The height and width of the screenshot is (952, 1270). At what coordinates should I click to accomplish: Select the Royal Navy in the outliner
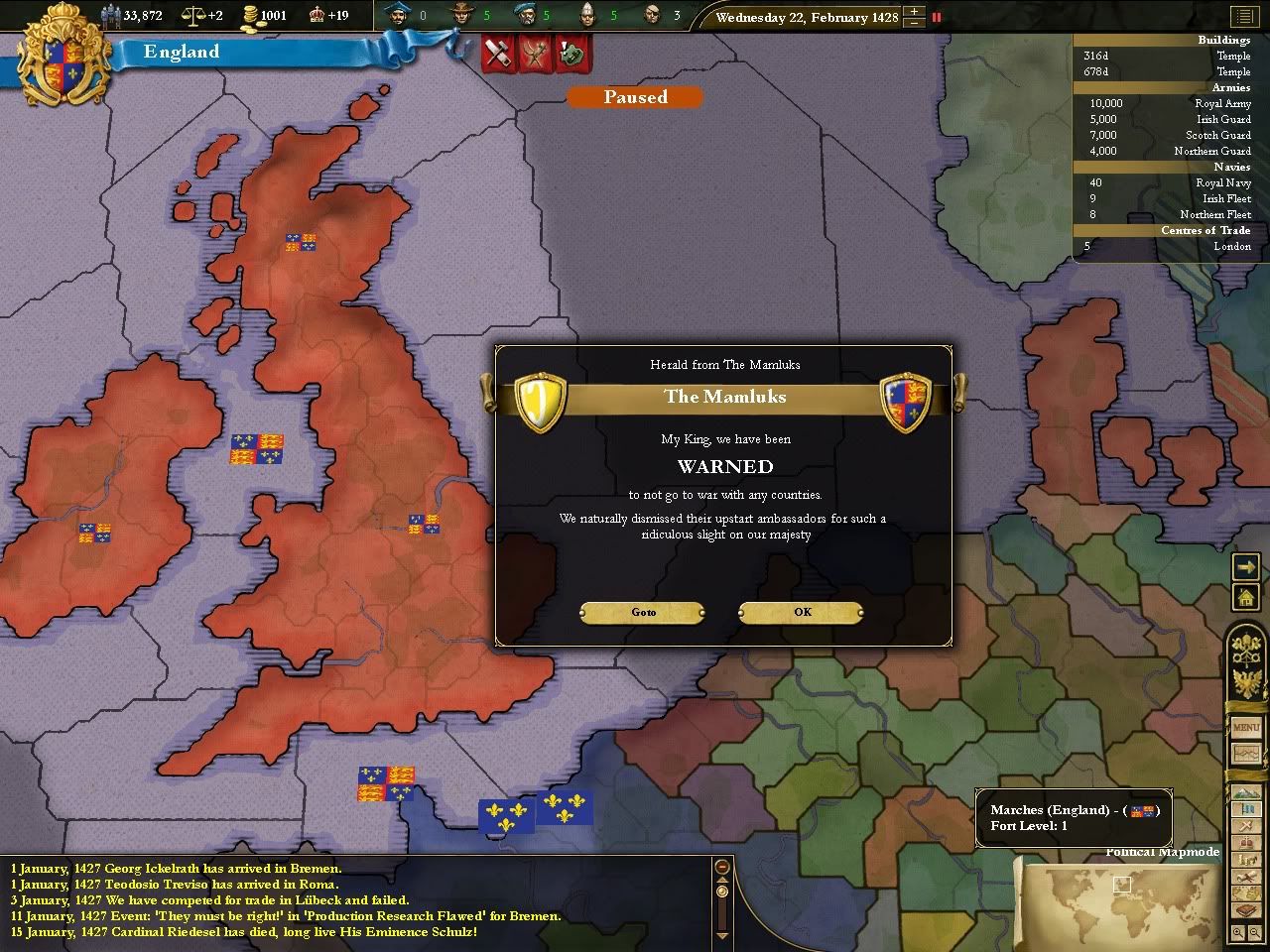1222,182
